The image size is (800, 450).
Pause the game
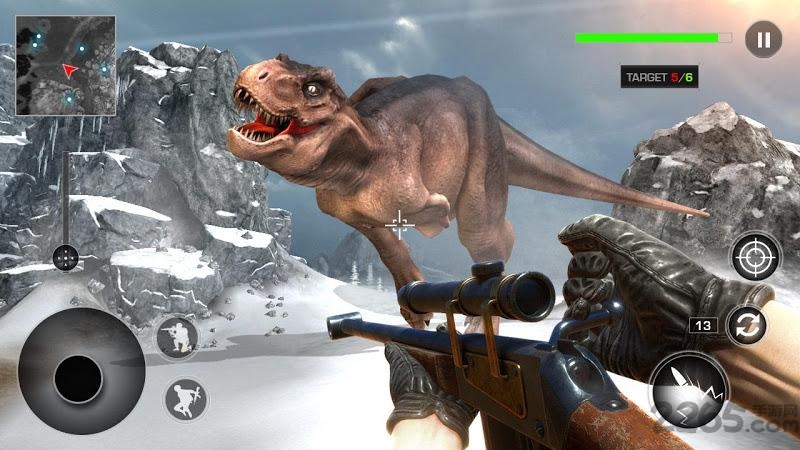[763, 40]
